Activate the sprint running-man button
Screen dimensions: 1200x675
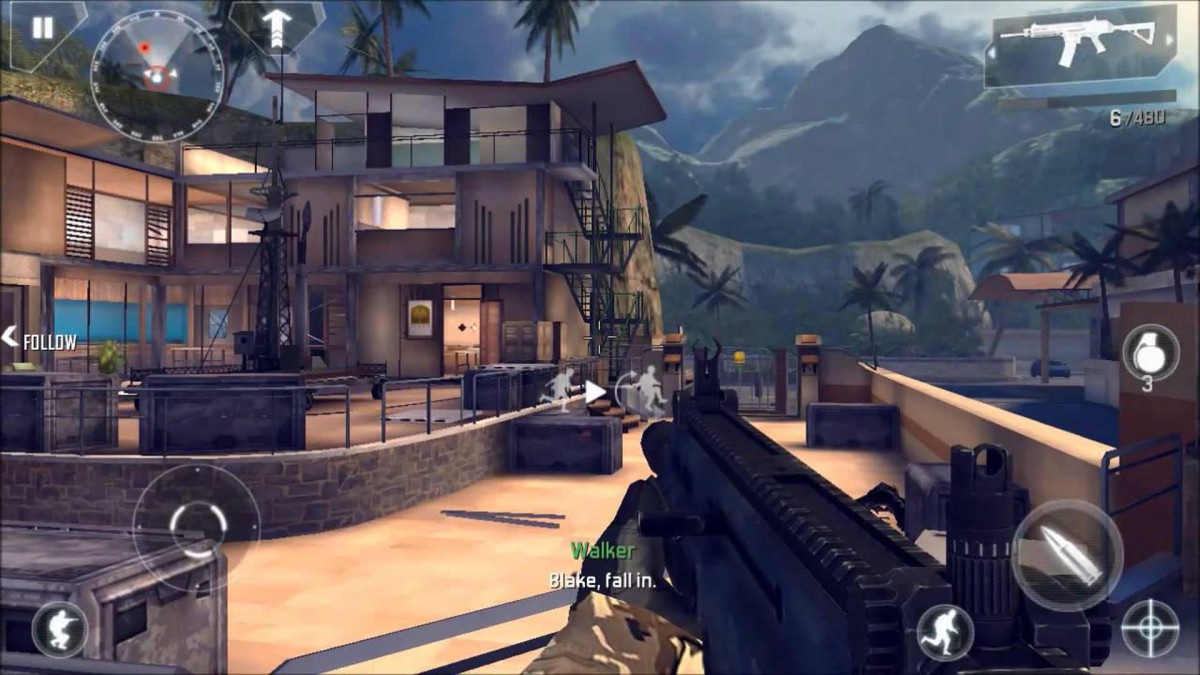pyautogui.click(x=945, y=630)
